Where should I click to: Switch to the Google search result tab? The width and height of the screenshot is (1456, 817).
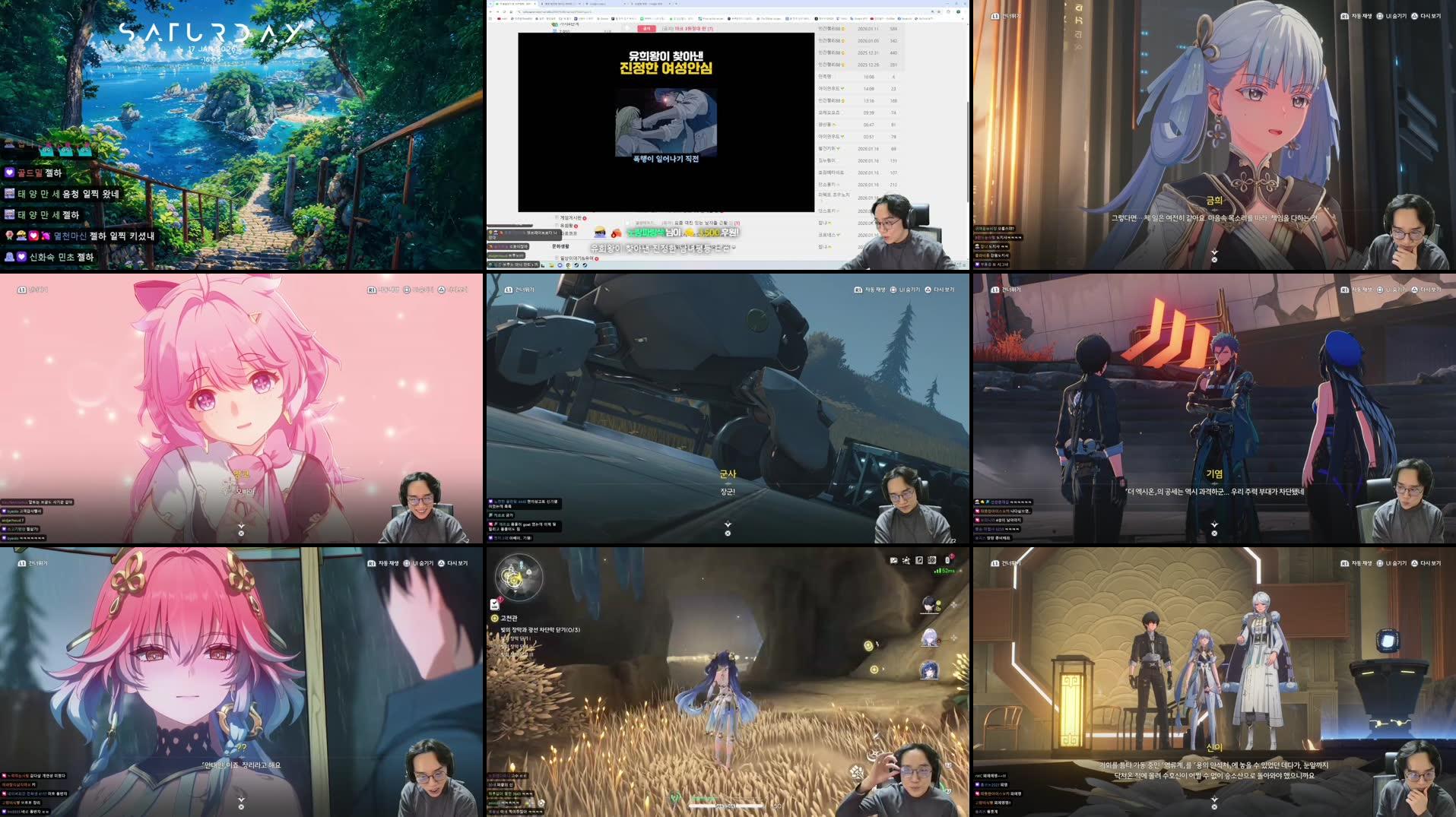[x=648, y=5]
